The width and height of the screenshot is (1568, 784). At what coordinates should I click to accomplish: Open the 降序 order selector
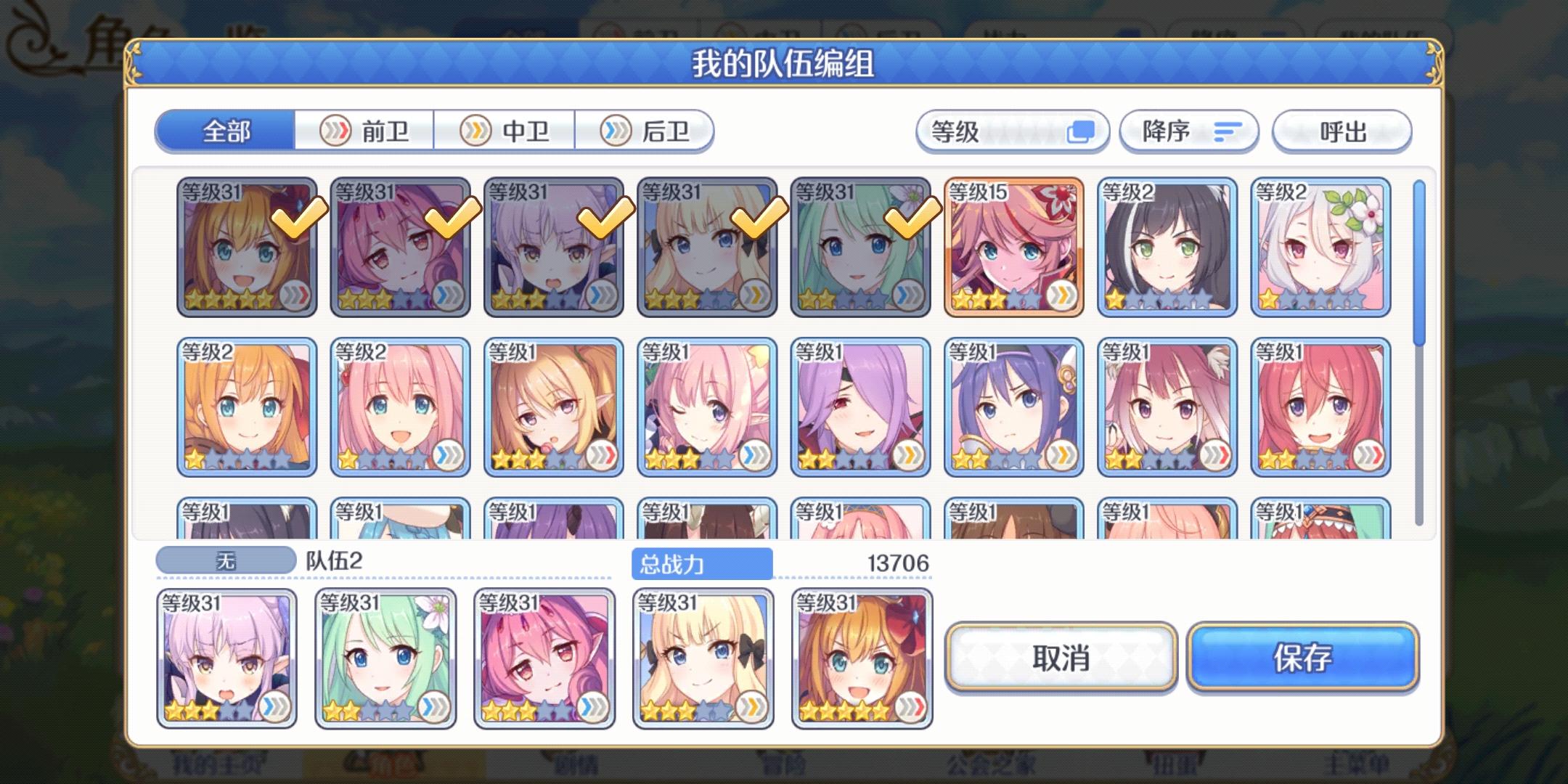coord(1191,131)
